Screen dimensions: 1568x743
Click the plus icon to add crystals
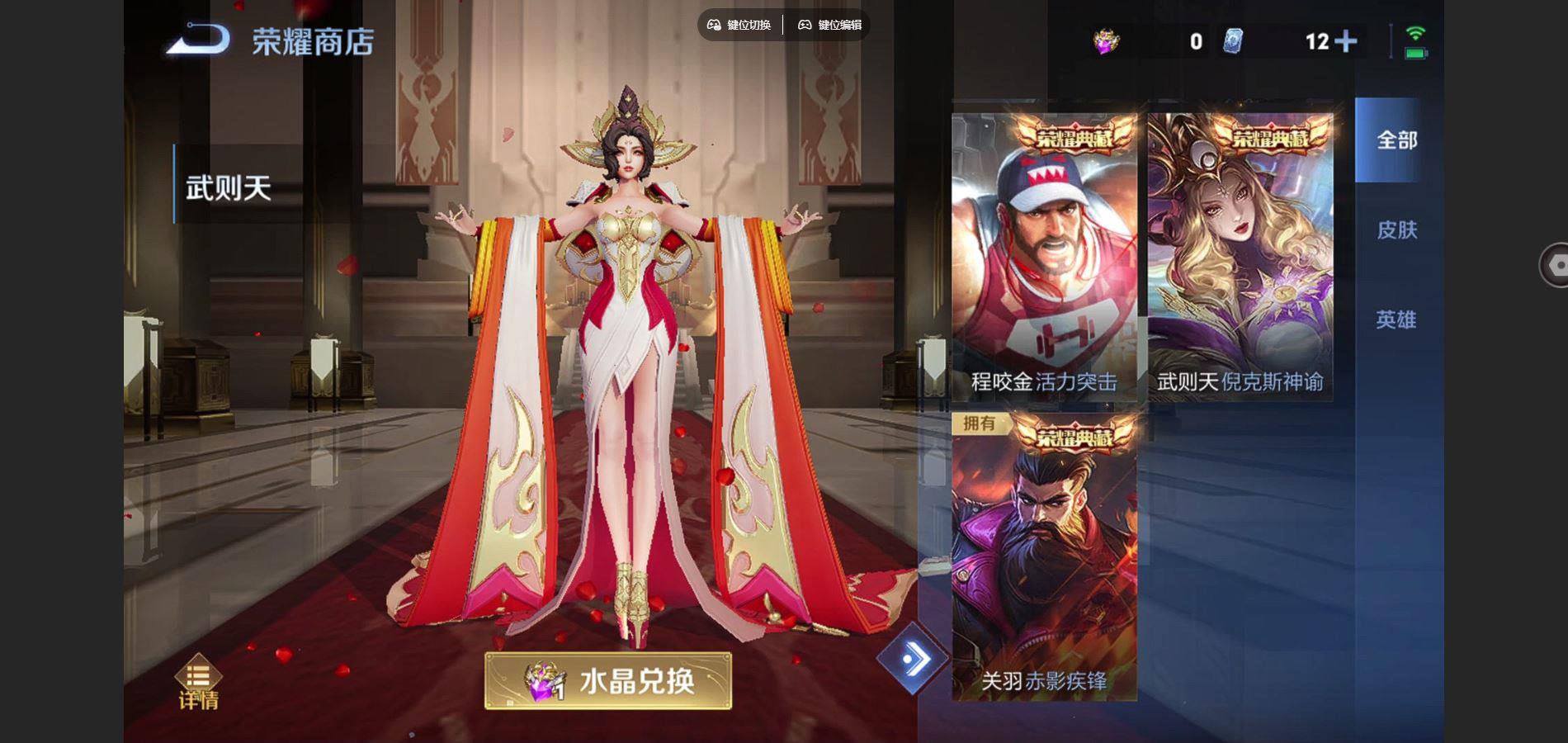pos(1348,39)
